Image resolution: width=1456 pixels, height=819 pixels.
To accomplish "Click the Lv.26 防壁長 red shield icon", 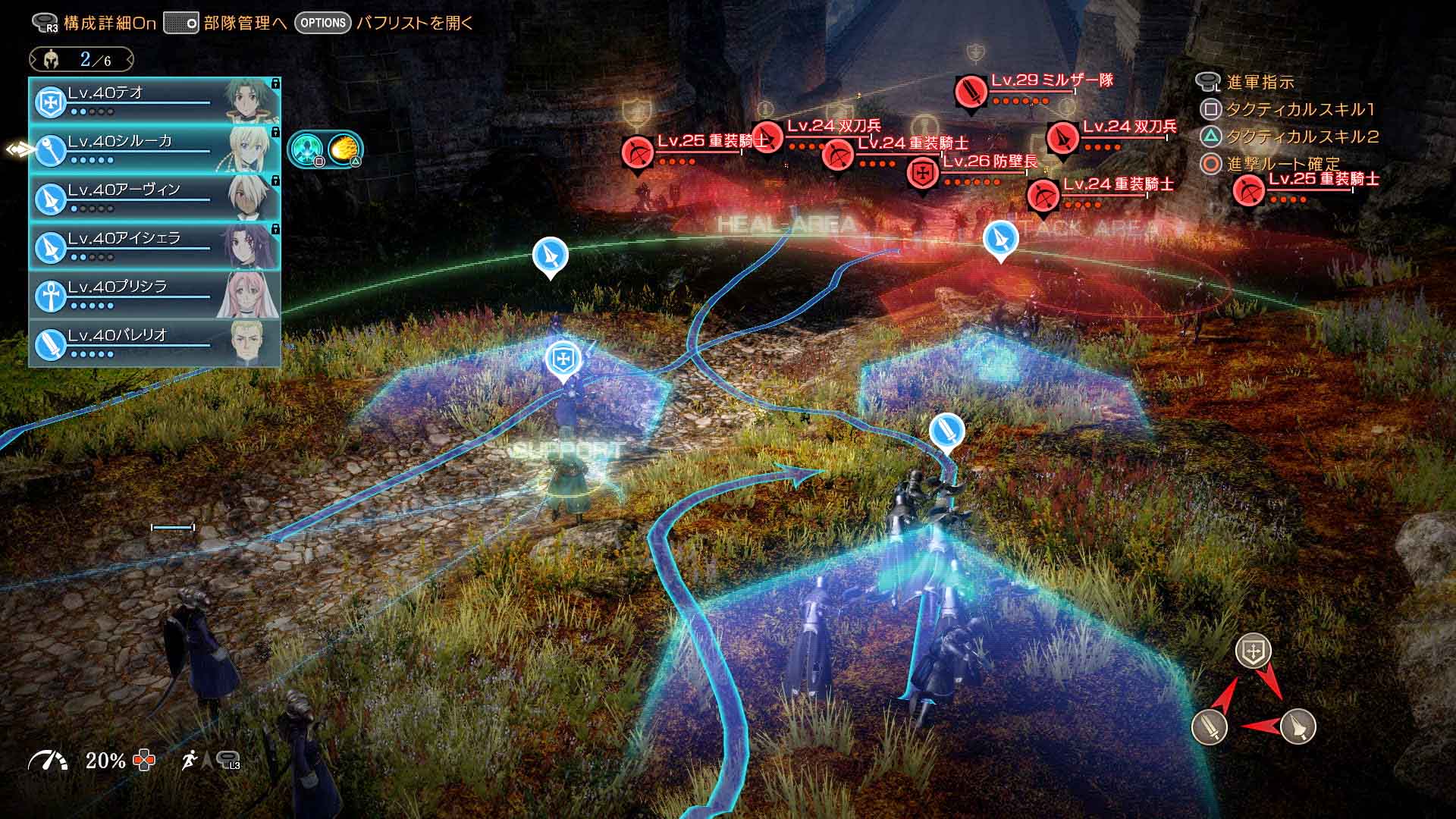I will pyautogui.click(x=923, y=172).
